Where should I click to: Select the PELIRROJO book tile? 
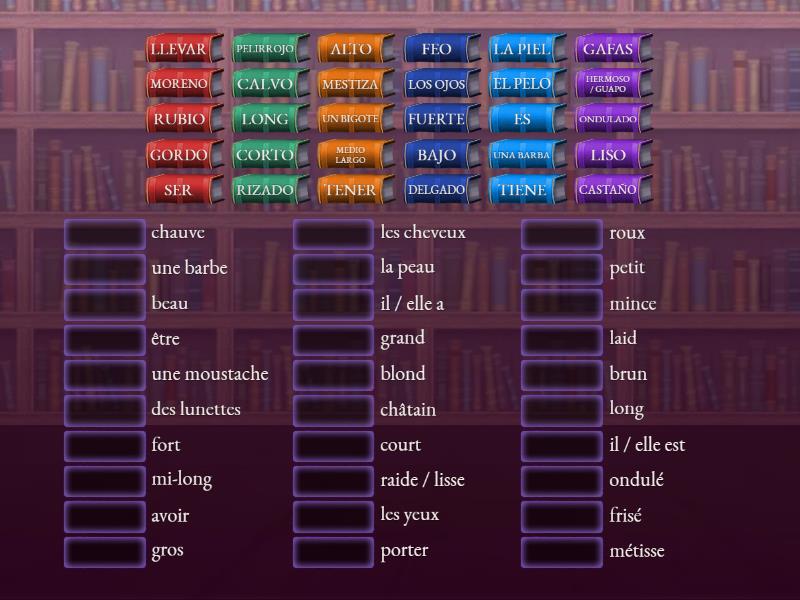(264, 49)
